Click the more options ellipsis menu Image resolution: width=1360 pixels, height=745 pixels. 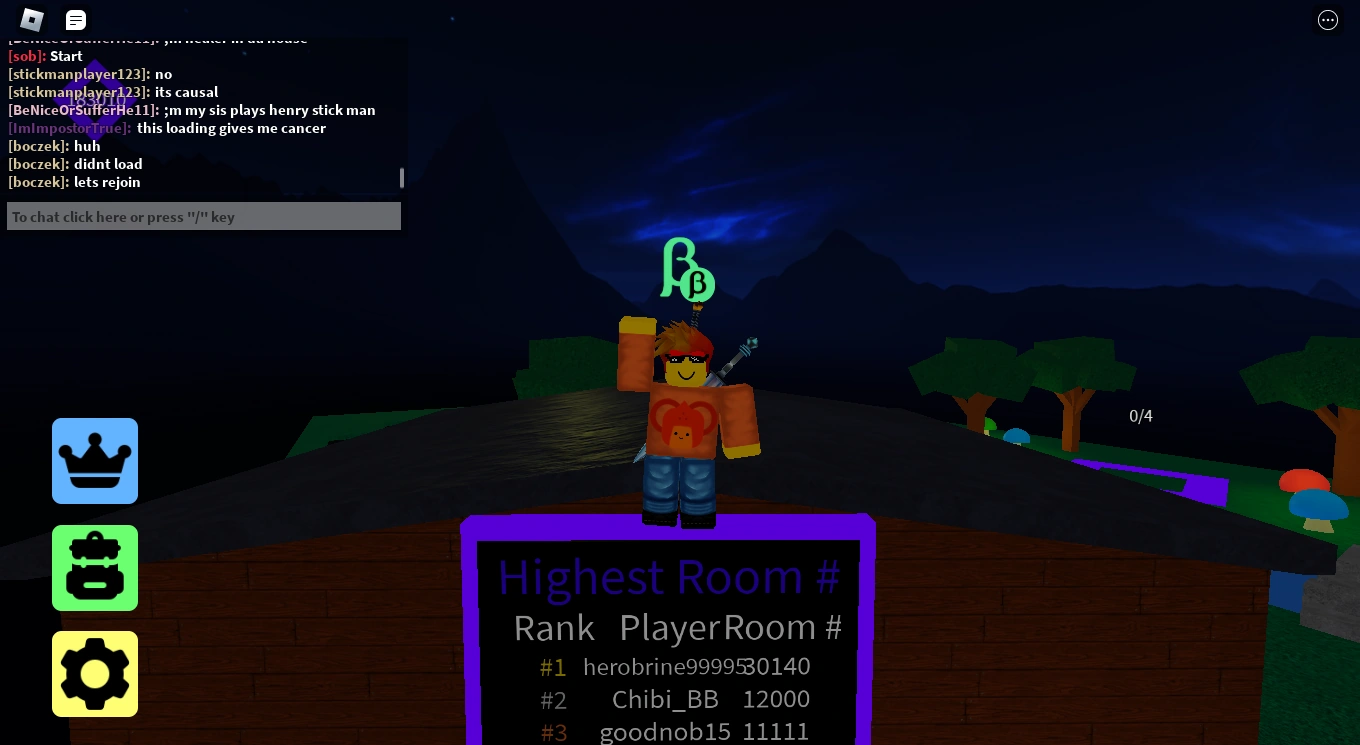coord(1328,19)
